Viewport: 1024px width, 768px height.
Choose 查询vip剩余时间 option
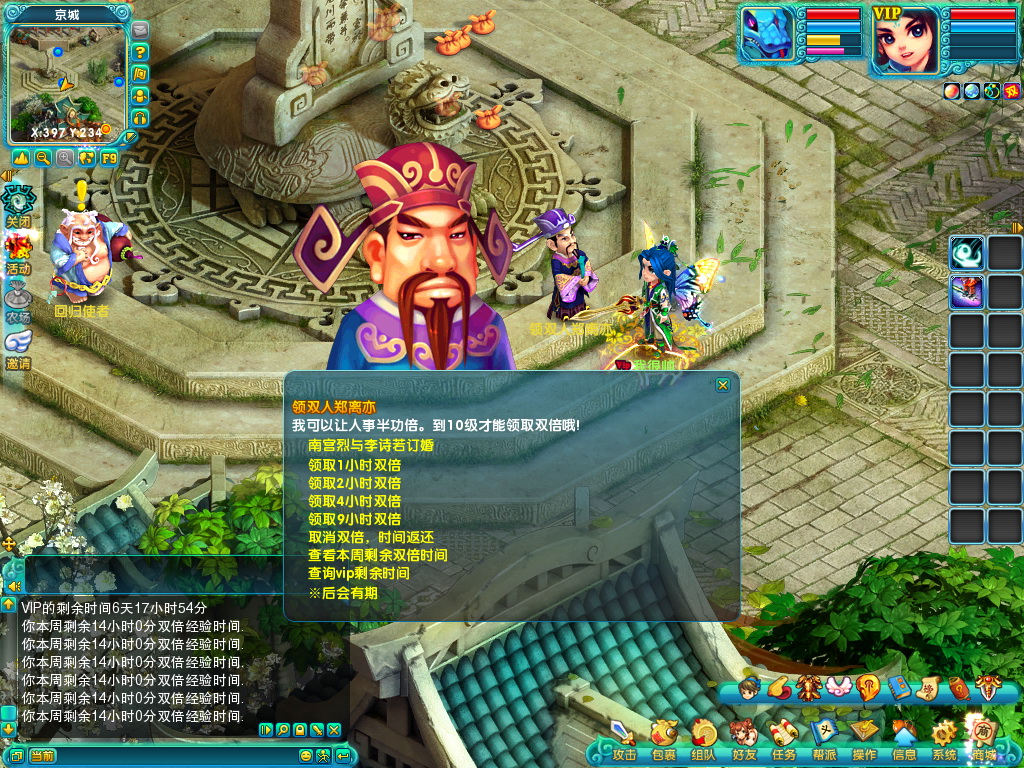click(x=358, y=573)
